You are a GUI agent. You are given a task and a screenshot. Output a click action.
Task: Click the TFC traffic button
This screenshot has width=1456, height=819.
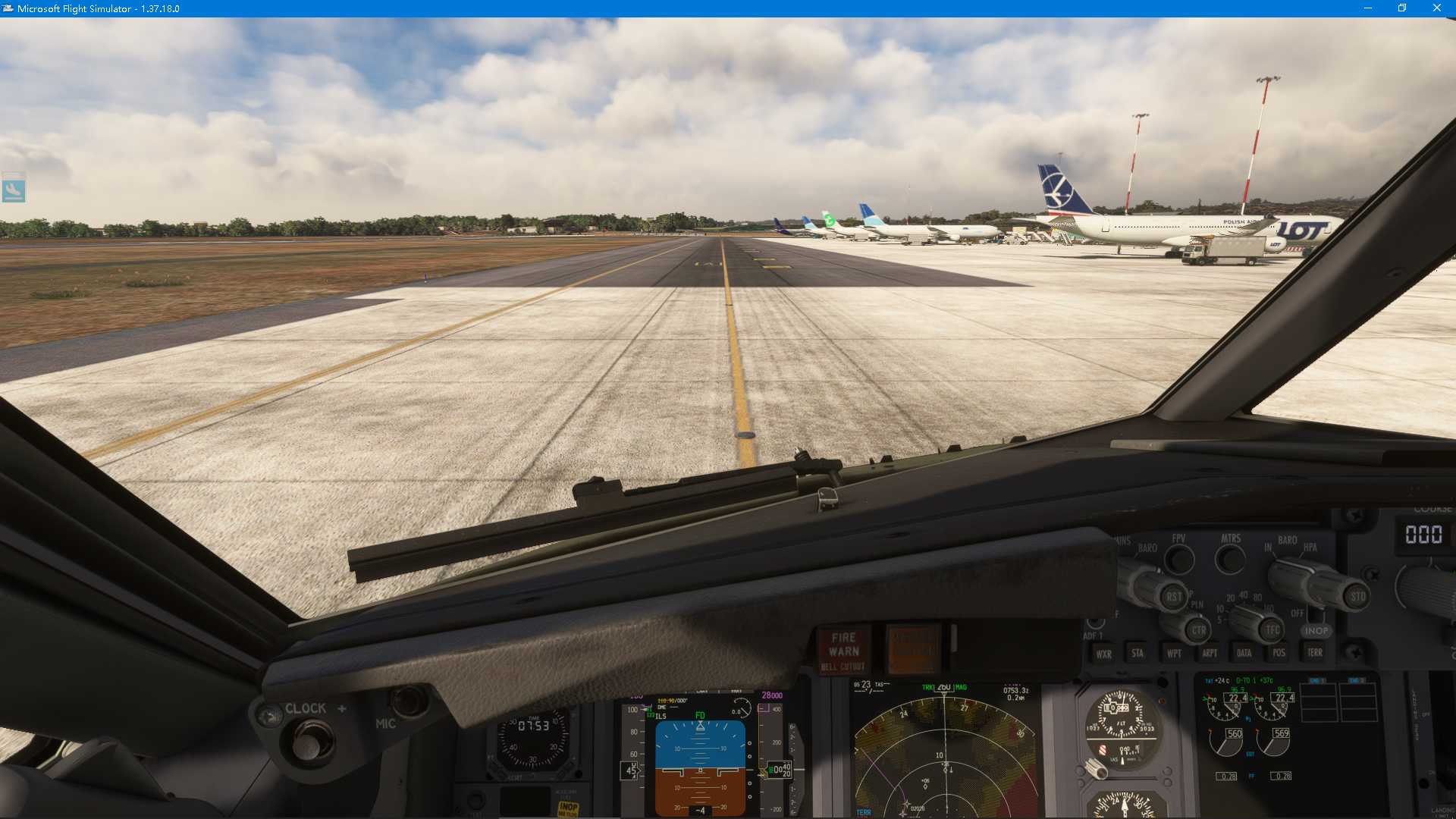click(x=1272, y=629)
